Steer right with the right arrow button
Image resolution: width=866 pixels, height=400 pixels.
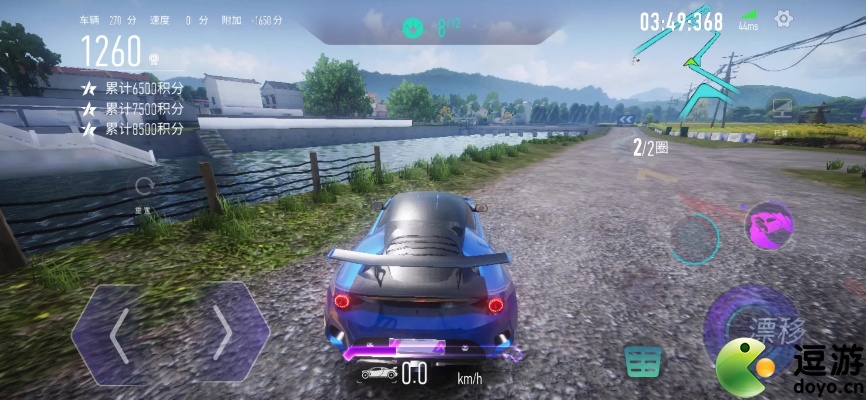tap(222, 333)
